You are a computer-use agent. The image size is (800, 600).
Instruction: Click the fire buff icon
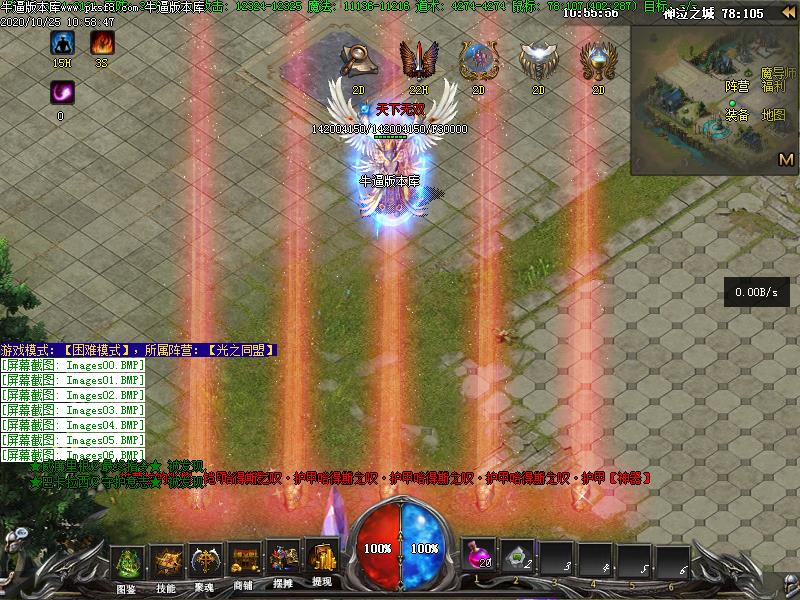(102, 43)
